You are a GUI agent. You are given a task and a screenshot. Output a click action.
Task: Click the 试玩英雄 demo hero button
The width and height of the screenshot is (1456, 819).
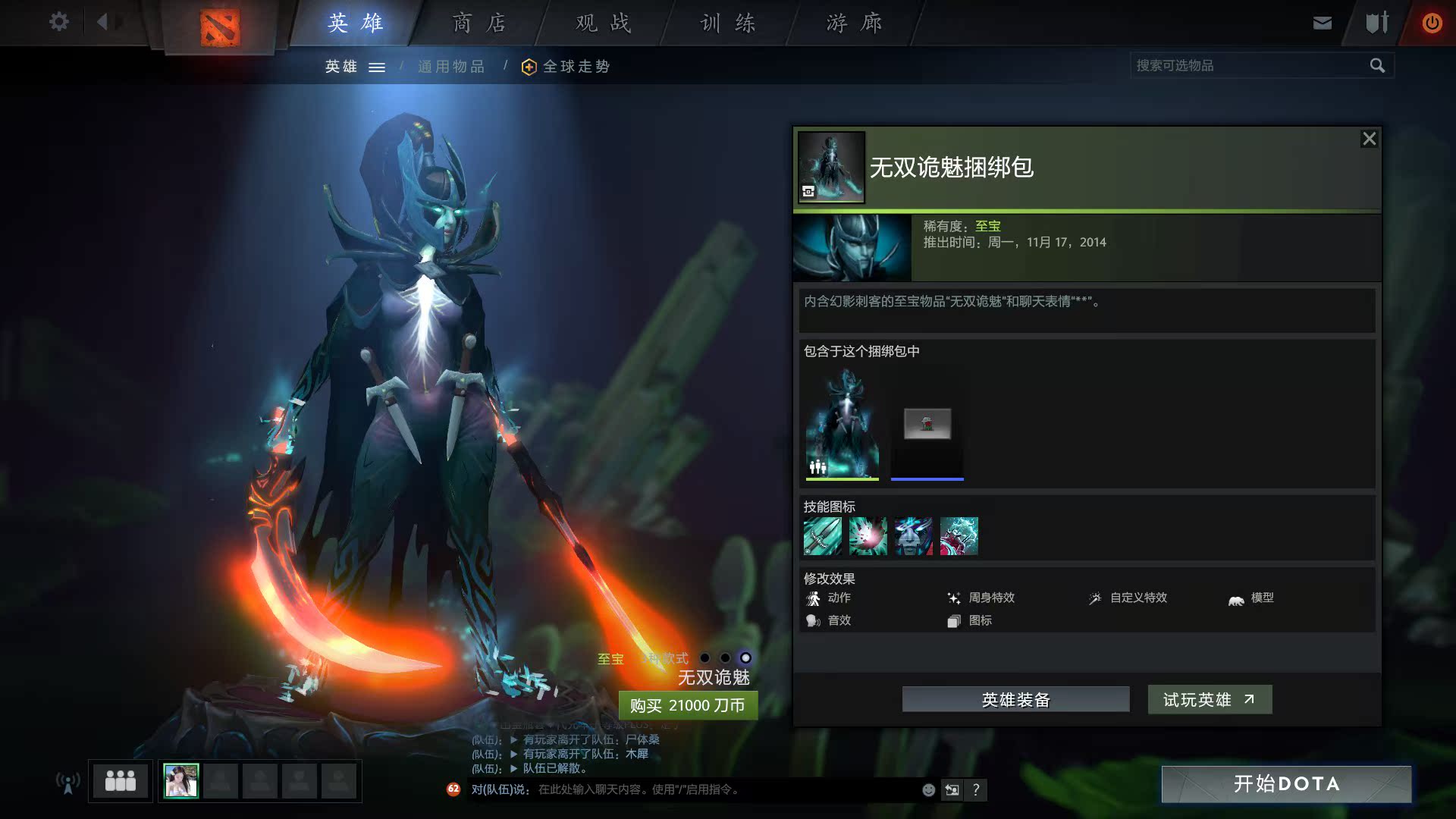point(1209,699)
